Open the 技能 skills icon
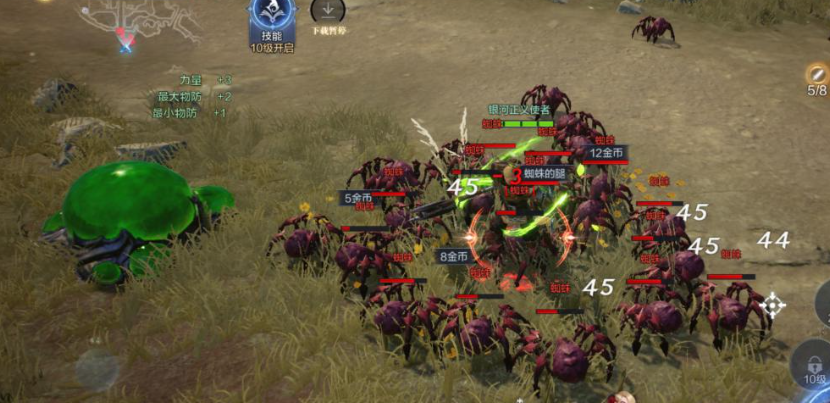Screen dimensions: 830x403 (x=271, y=20)
